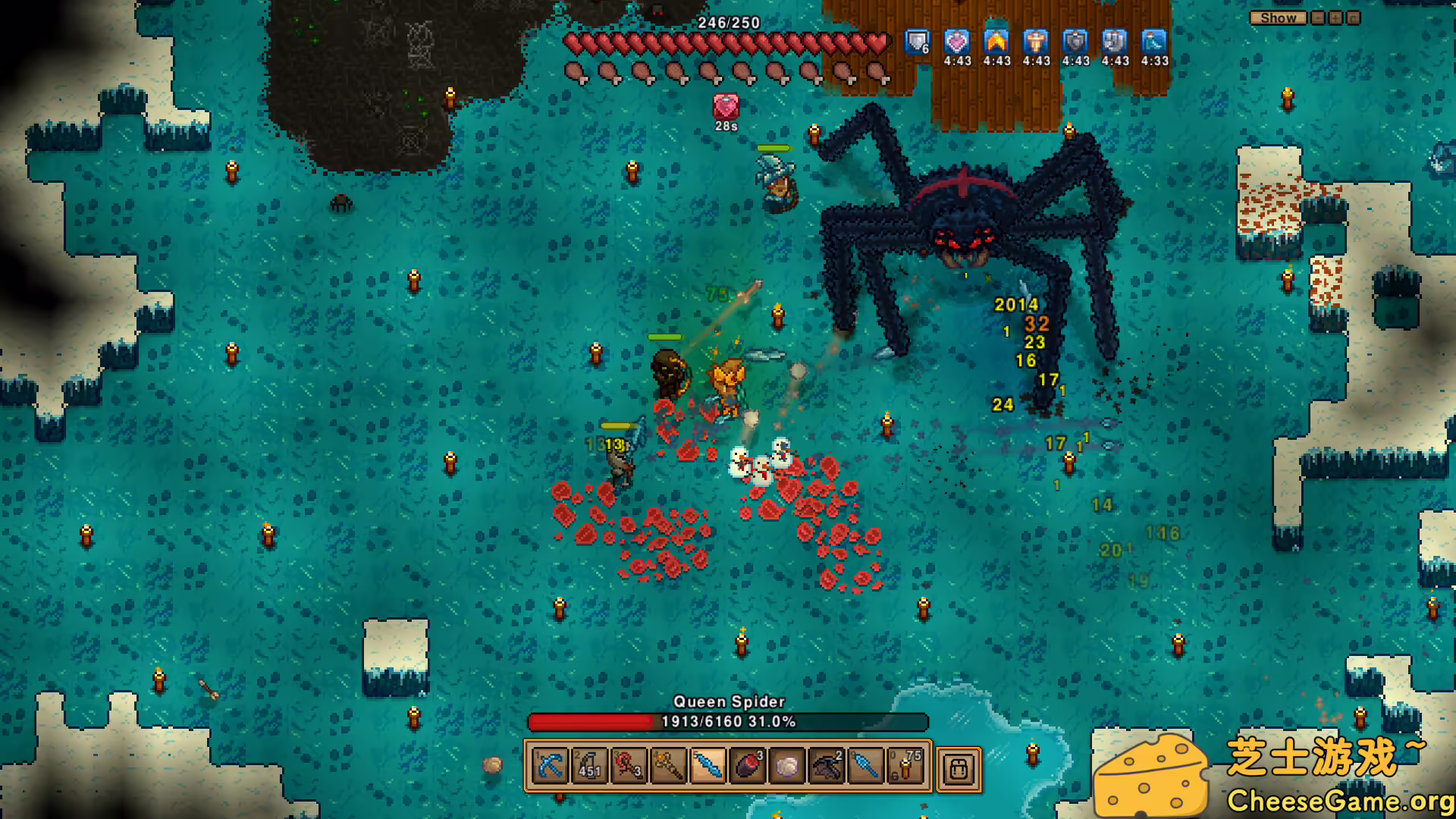Click the grey fist potion buff icon

[x=1115, y=42]
